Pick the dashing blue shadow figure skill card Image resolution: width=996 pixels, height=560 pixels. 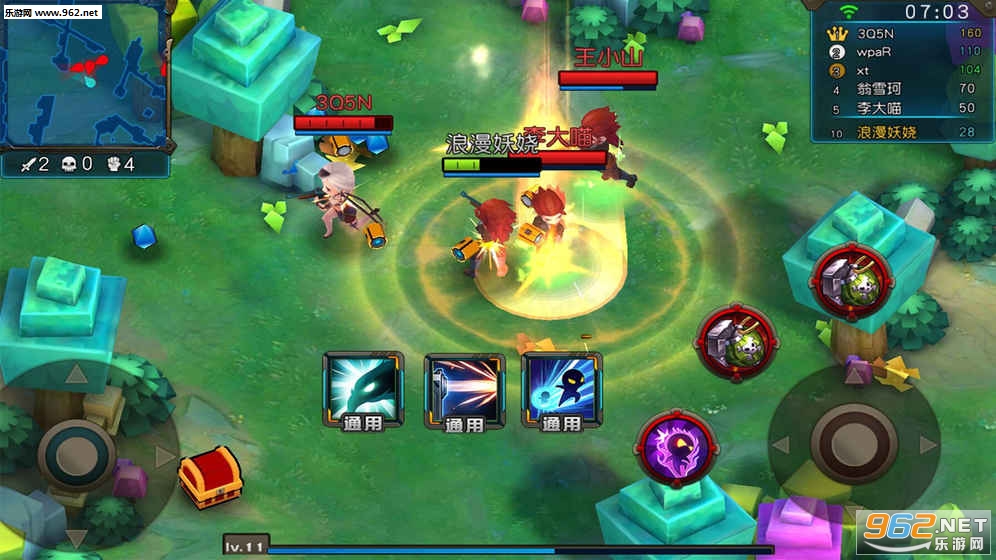[560, 385]
